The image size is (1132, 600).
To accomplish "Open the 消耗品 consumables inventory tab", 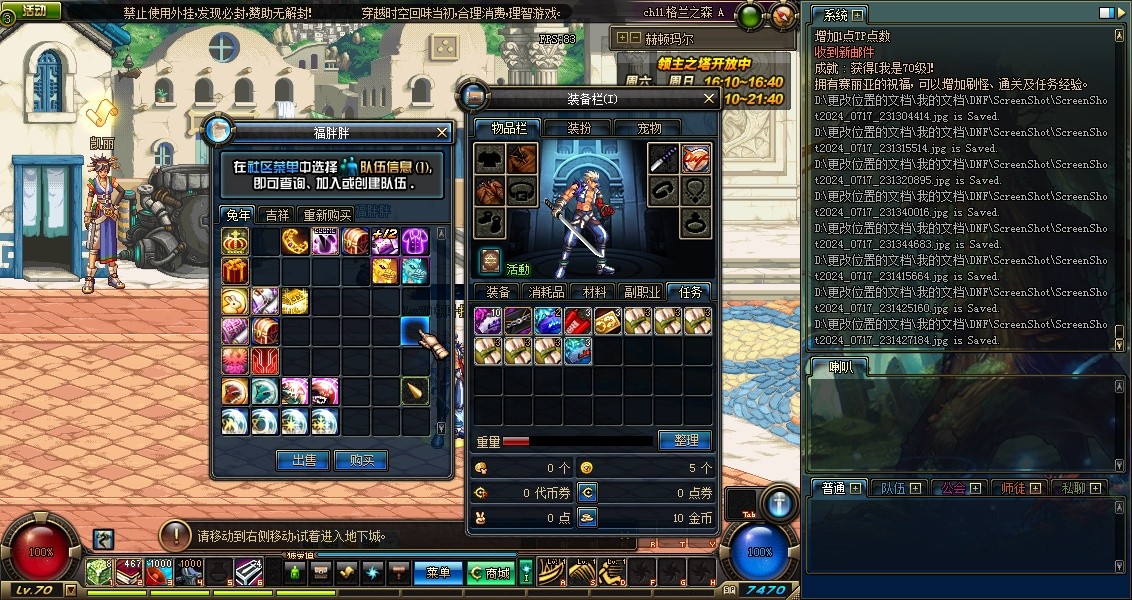I will click(546, 292).
